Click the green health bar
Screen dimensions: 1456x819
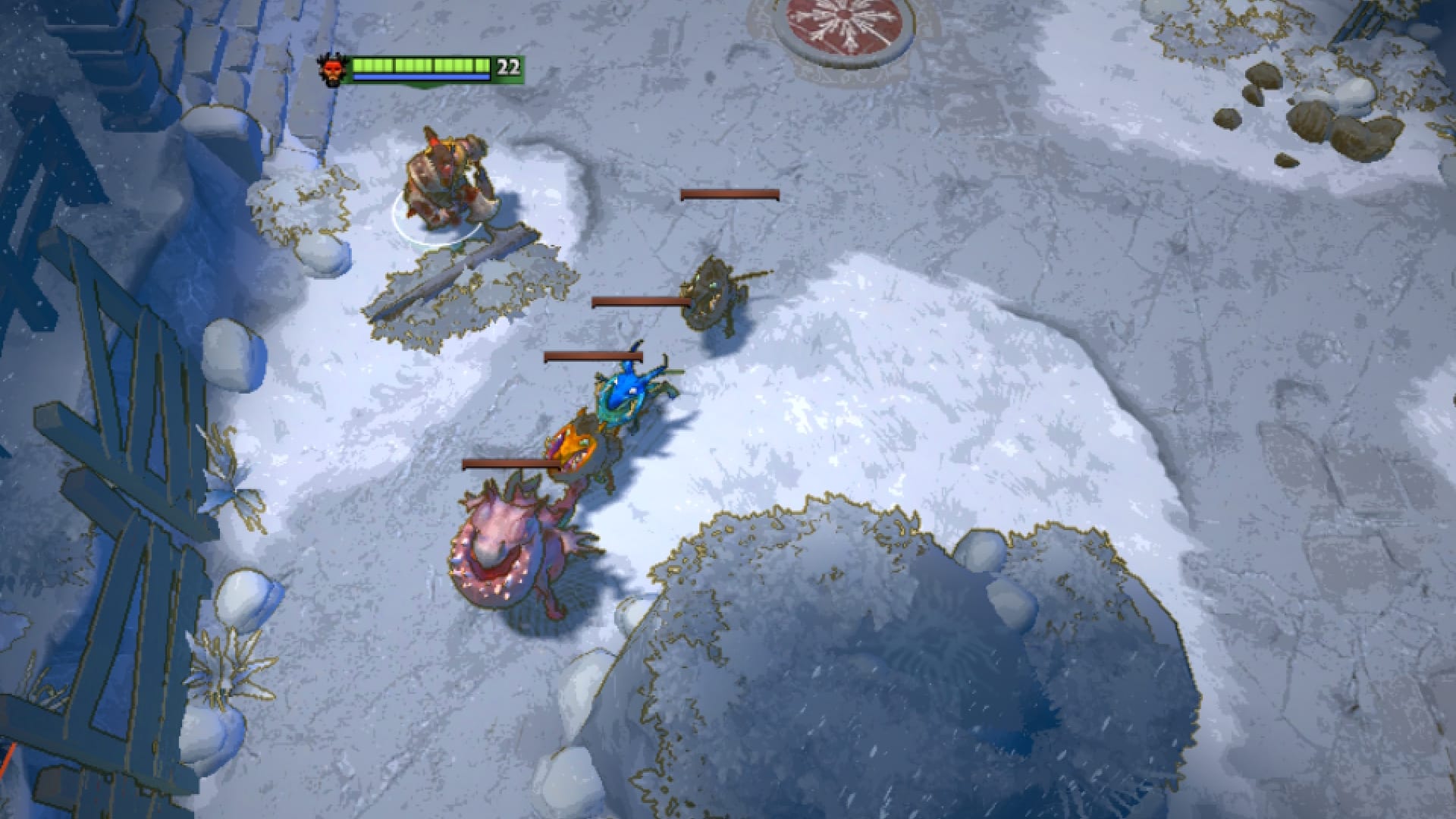pyautogui.click(x=421, y=64)
